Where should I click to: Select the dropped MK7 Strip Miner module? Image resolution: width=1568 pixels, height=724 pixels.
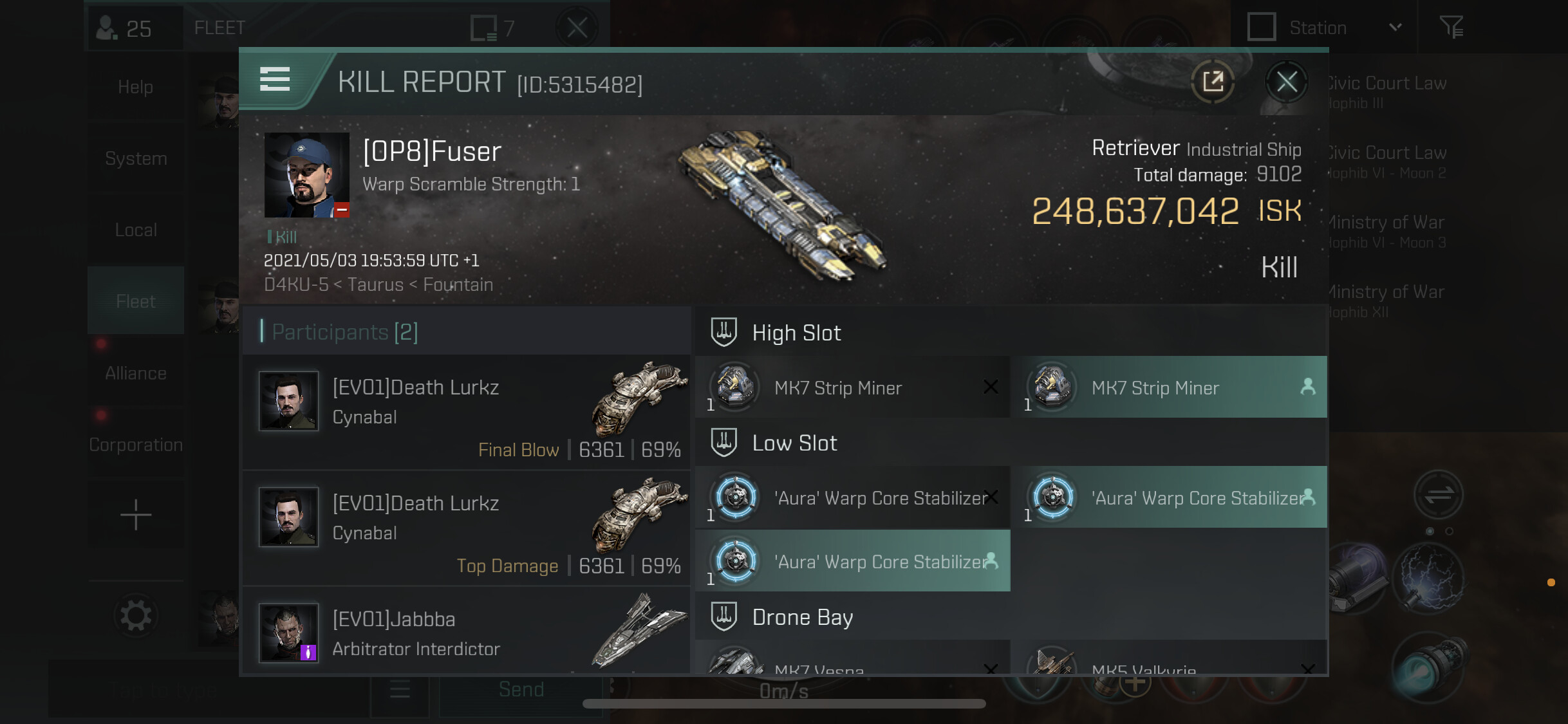coord(1169,387)
